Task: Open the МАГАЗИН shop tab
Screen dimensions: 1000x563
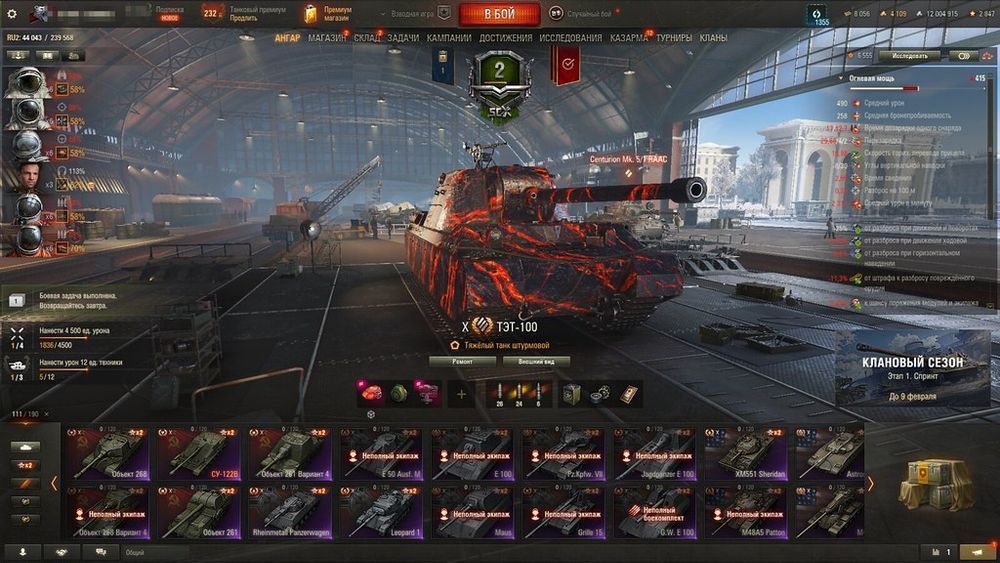Action: coord(327,38)
